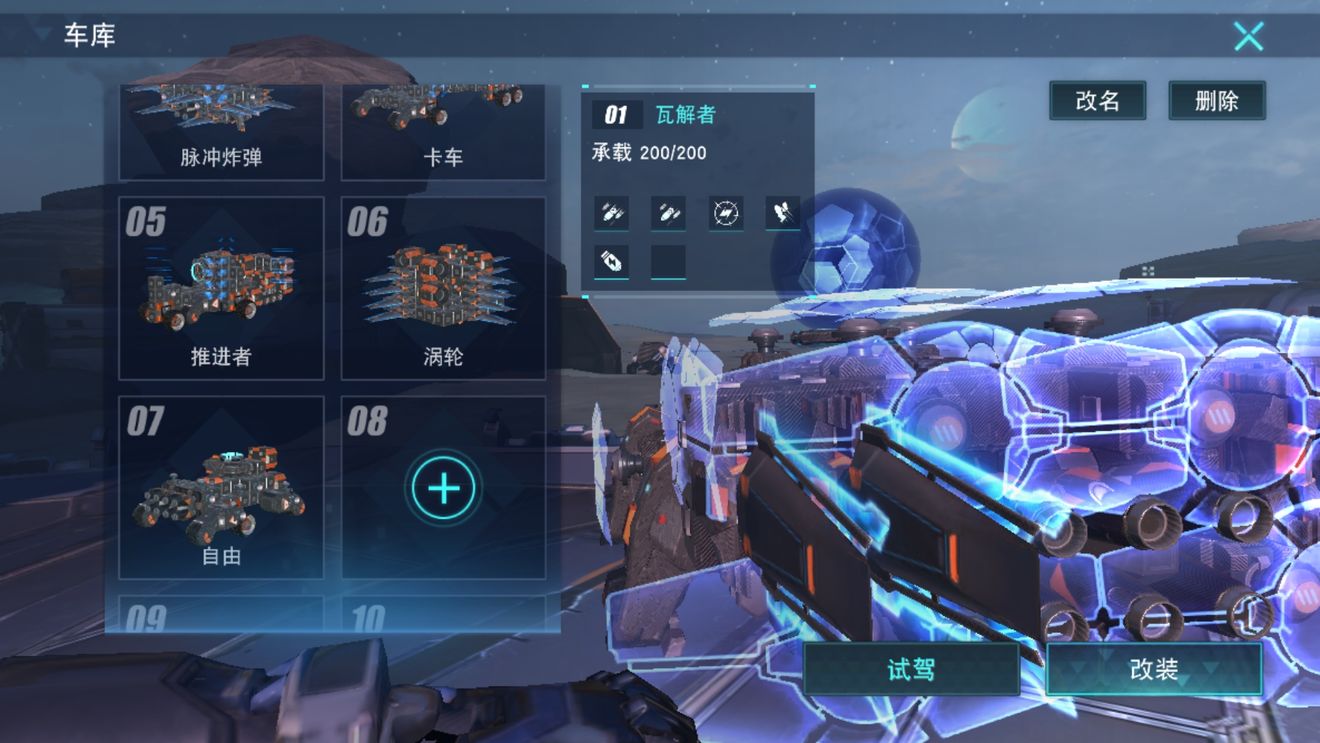Select vehicle 07 自由
Screen dimensions: 1320x743
221,488
